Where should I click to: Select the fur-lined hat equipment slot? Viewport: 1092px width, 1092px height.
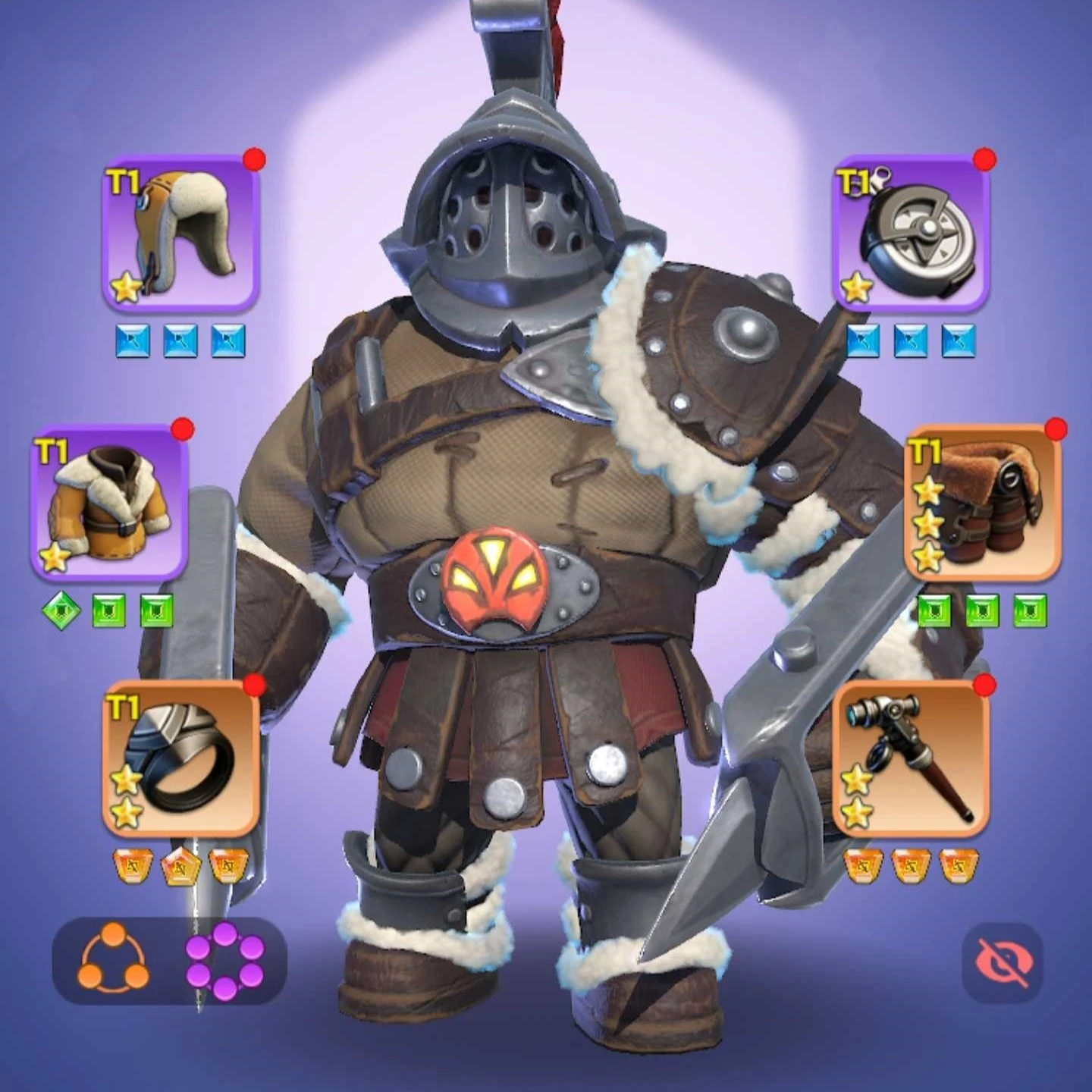tap(180, 234)
